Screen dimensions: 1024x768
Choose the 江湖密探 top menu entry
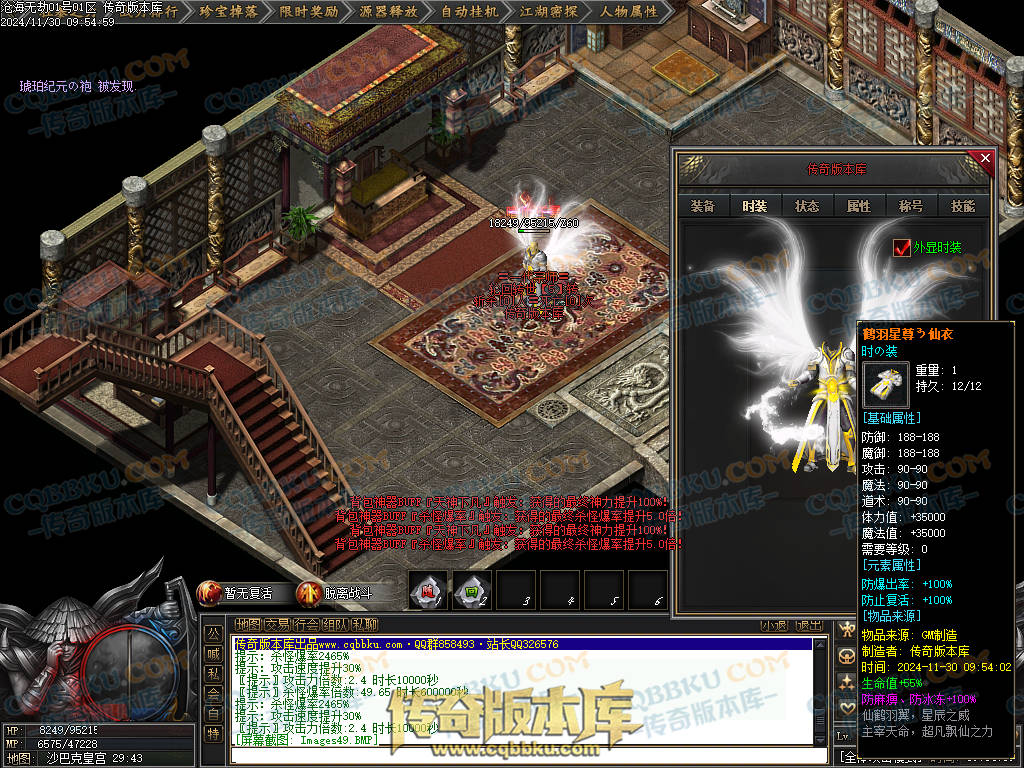[549, 12]
